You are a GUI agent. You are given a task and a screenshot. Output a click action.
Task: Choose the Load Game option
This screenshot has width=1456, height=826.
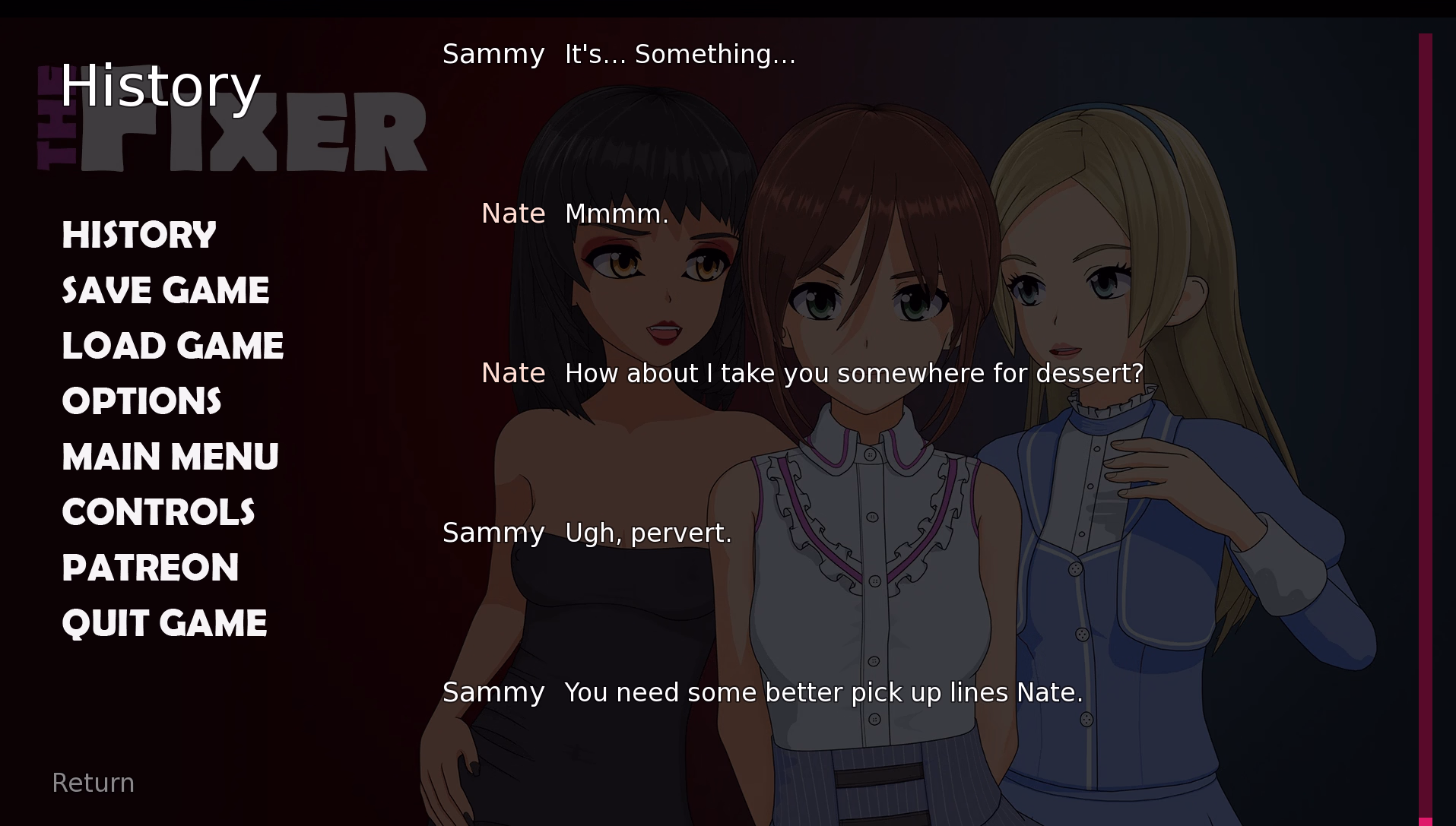[x=173, y=346]
